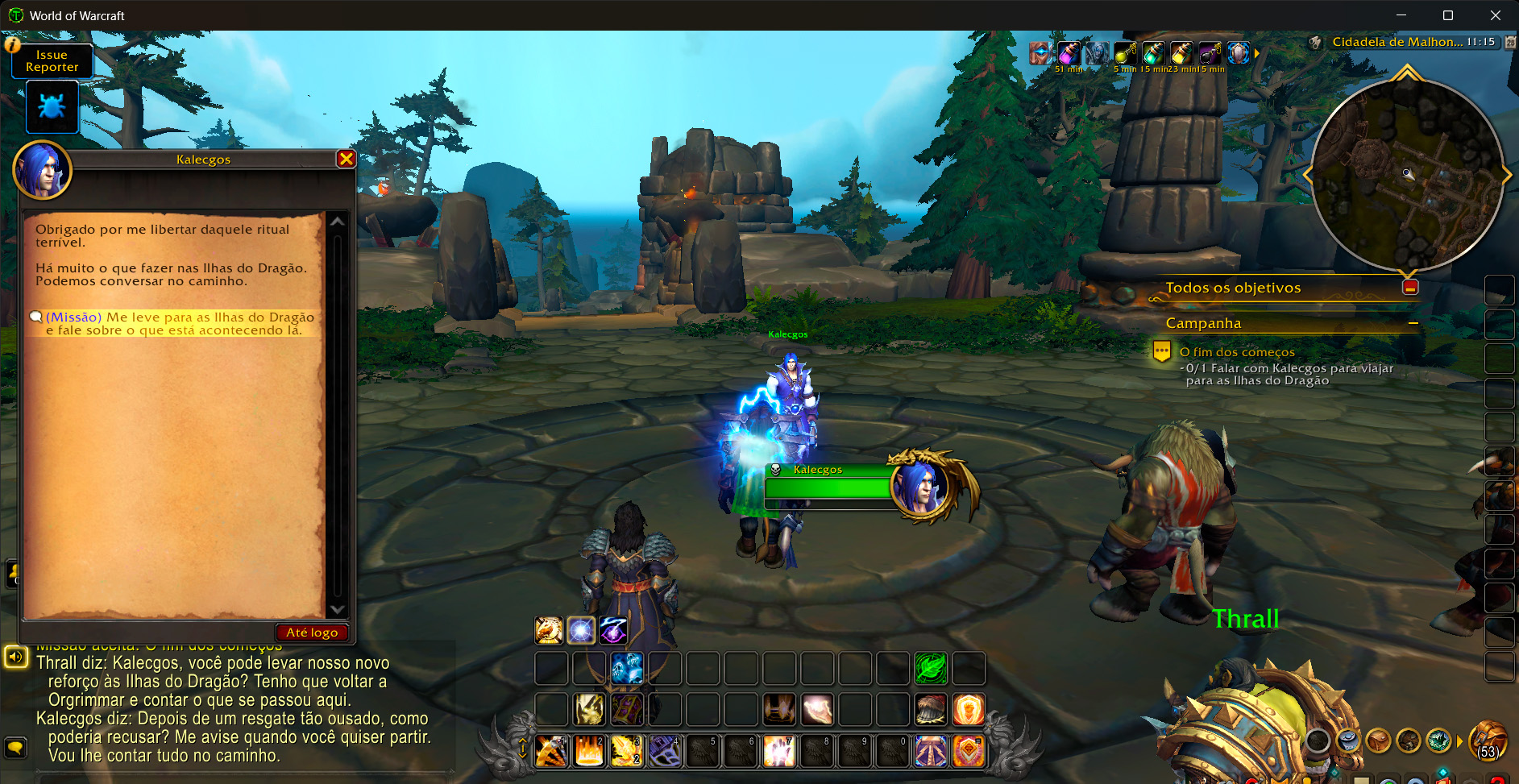The image size is (1519, 784).
Task: Activate the green leaf ability
Action: pyautogui.click(x=930, y=668)
